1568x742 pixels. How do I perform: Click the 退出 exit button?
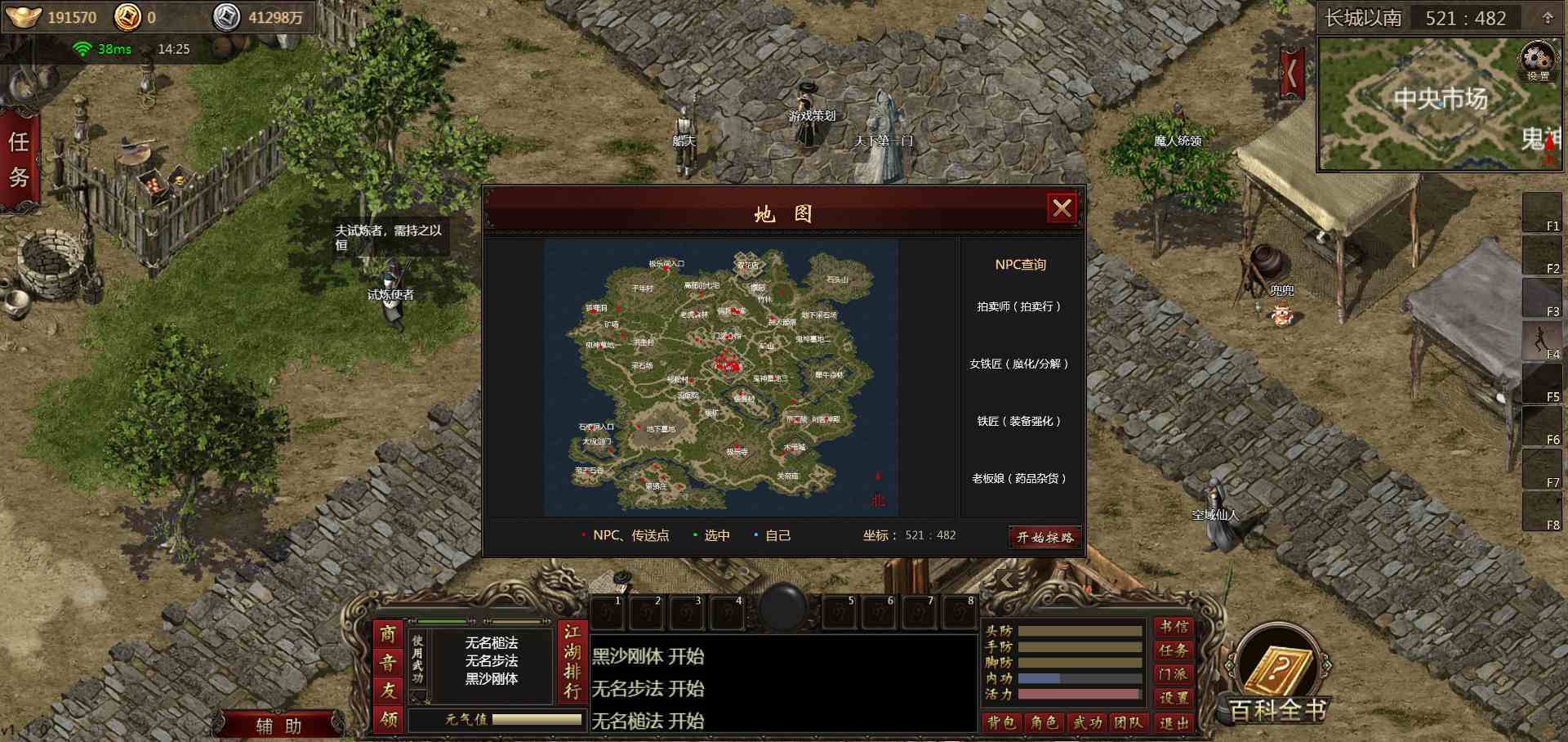tap(1174, 722)
